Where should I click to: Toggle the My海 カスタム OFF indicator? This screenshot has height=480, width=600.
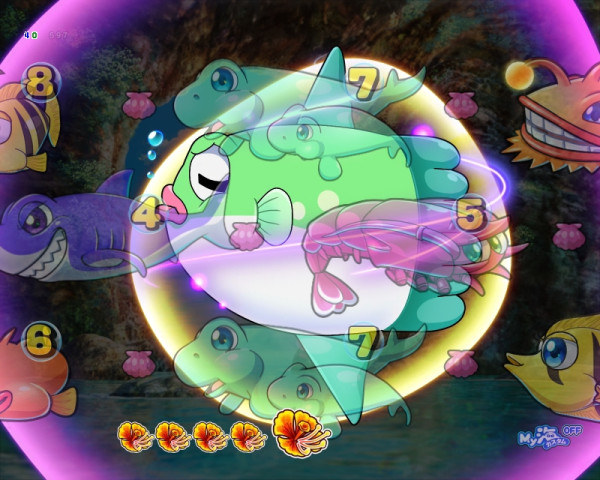[543, 438]
